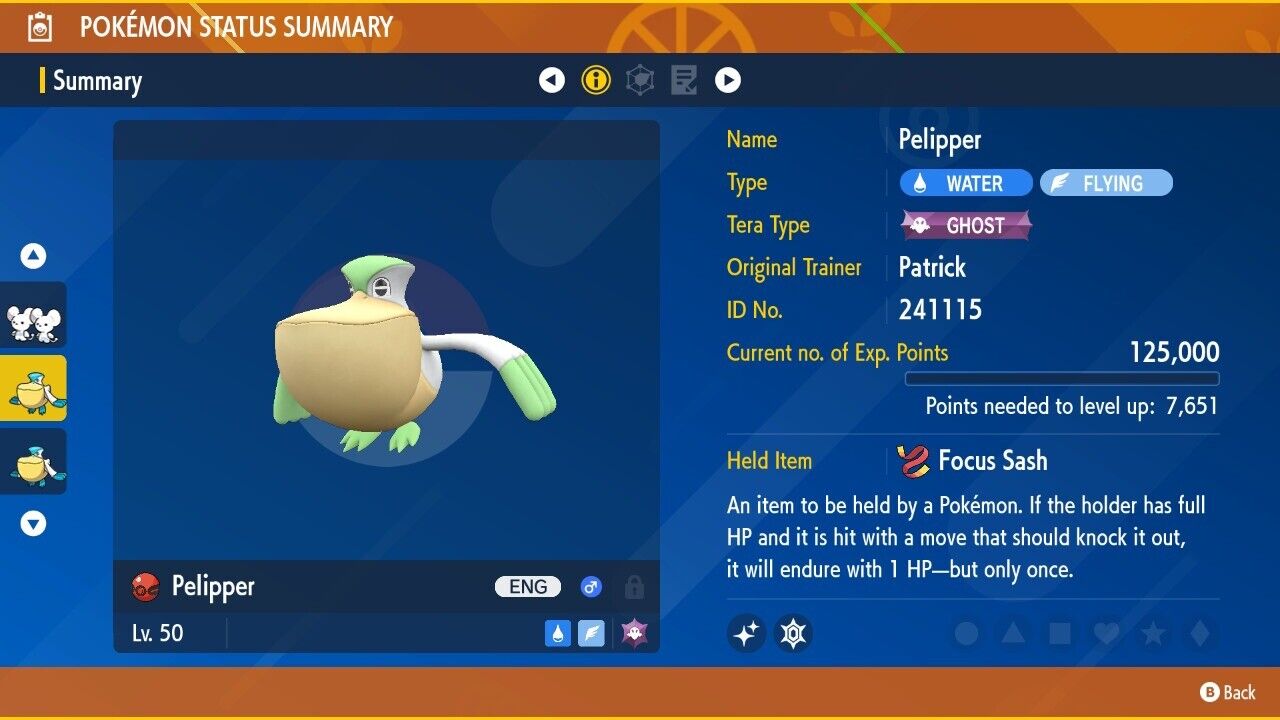Go to the previous summary page arrow
The height and width of the screenshot is (720, 1280).
point(552,80)
